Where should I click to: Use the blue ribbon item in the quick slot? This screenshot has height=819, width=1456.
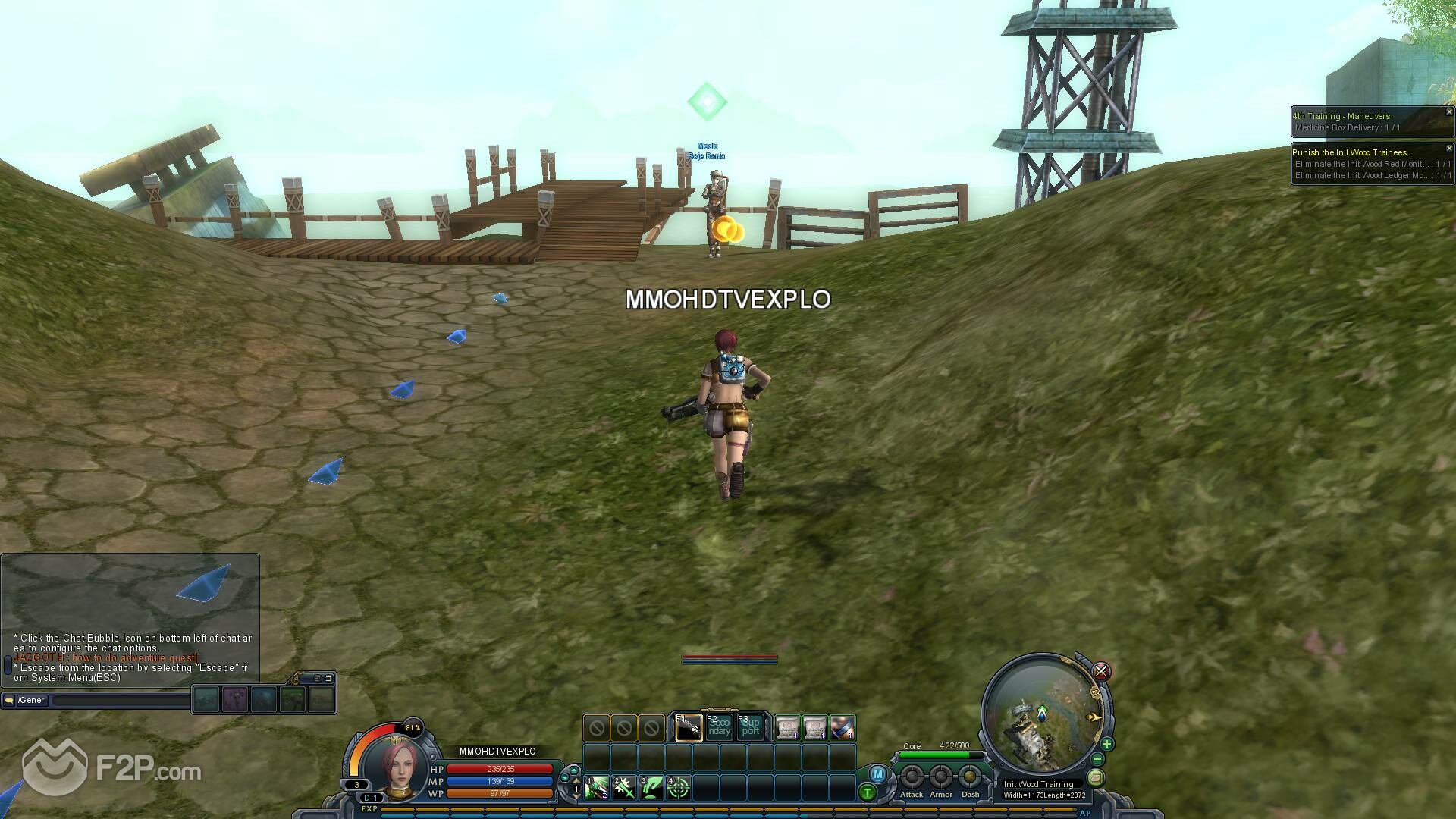tap(843, 728)
